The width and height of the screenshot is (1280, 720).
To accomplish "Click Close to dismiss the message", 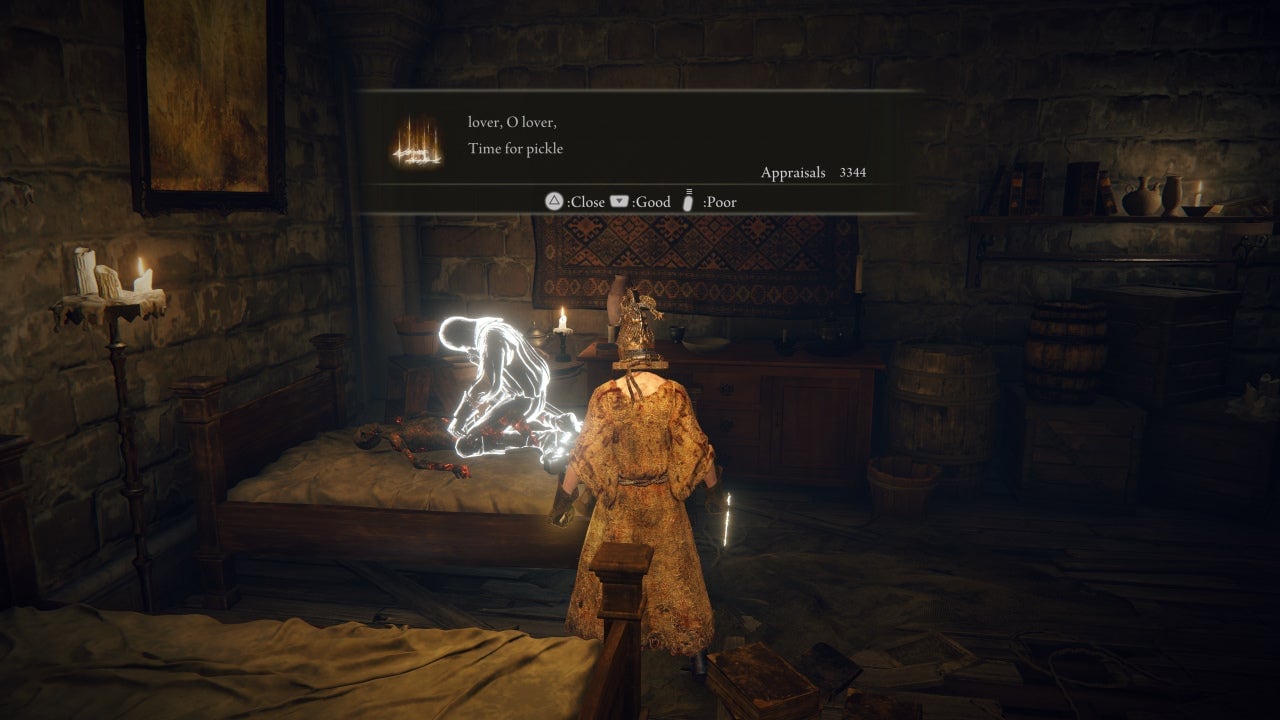I will [576, 202].
